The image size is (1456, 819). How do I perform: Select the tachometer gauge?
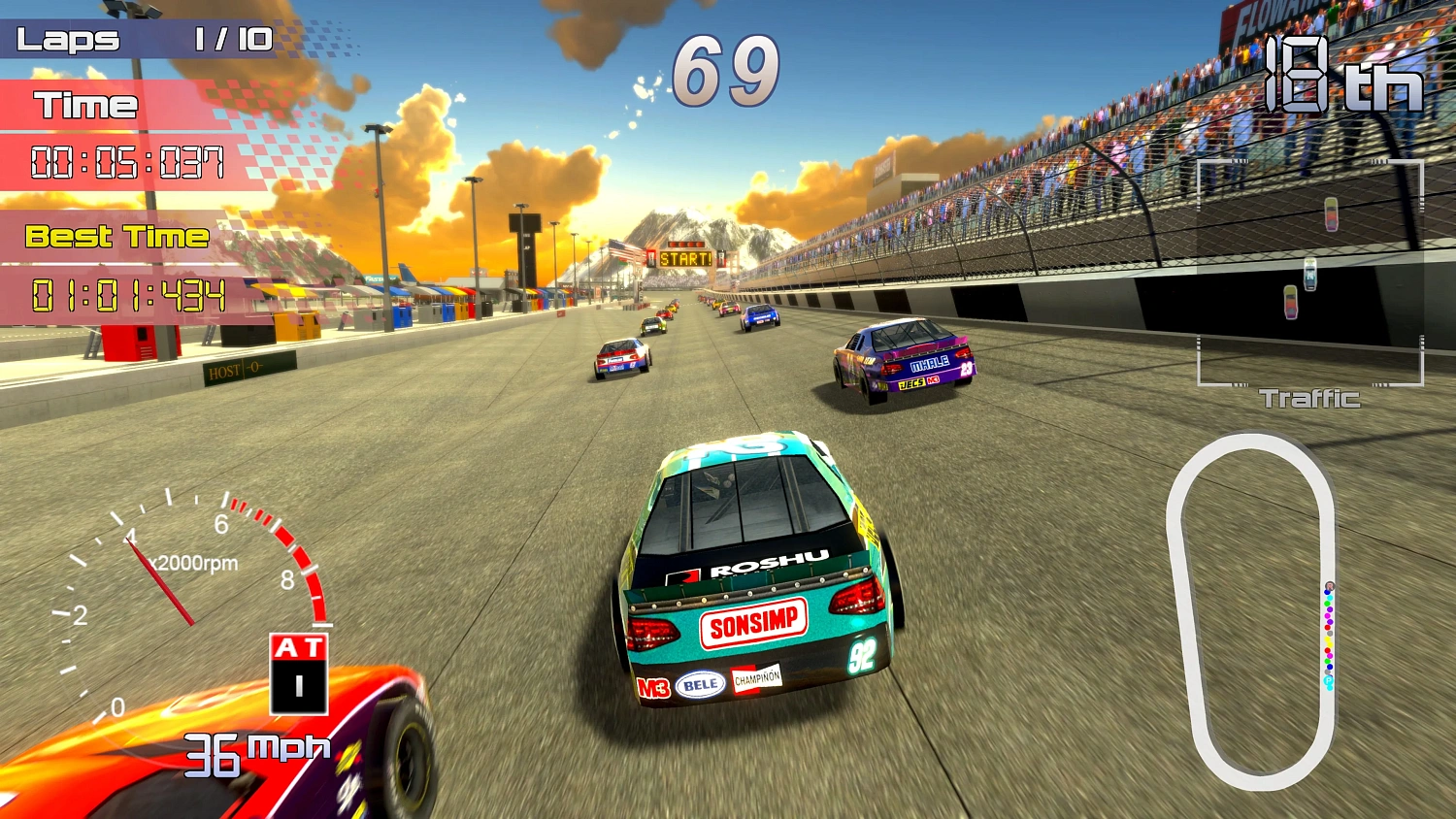click(184, 602)
